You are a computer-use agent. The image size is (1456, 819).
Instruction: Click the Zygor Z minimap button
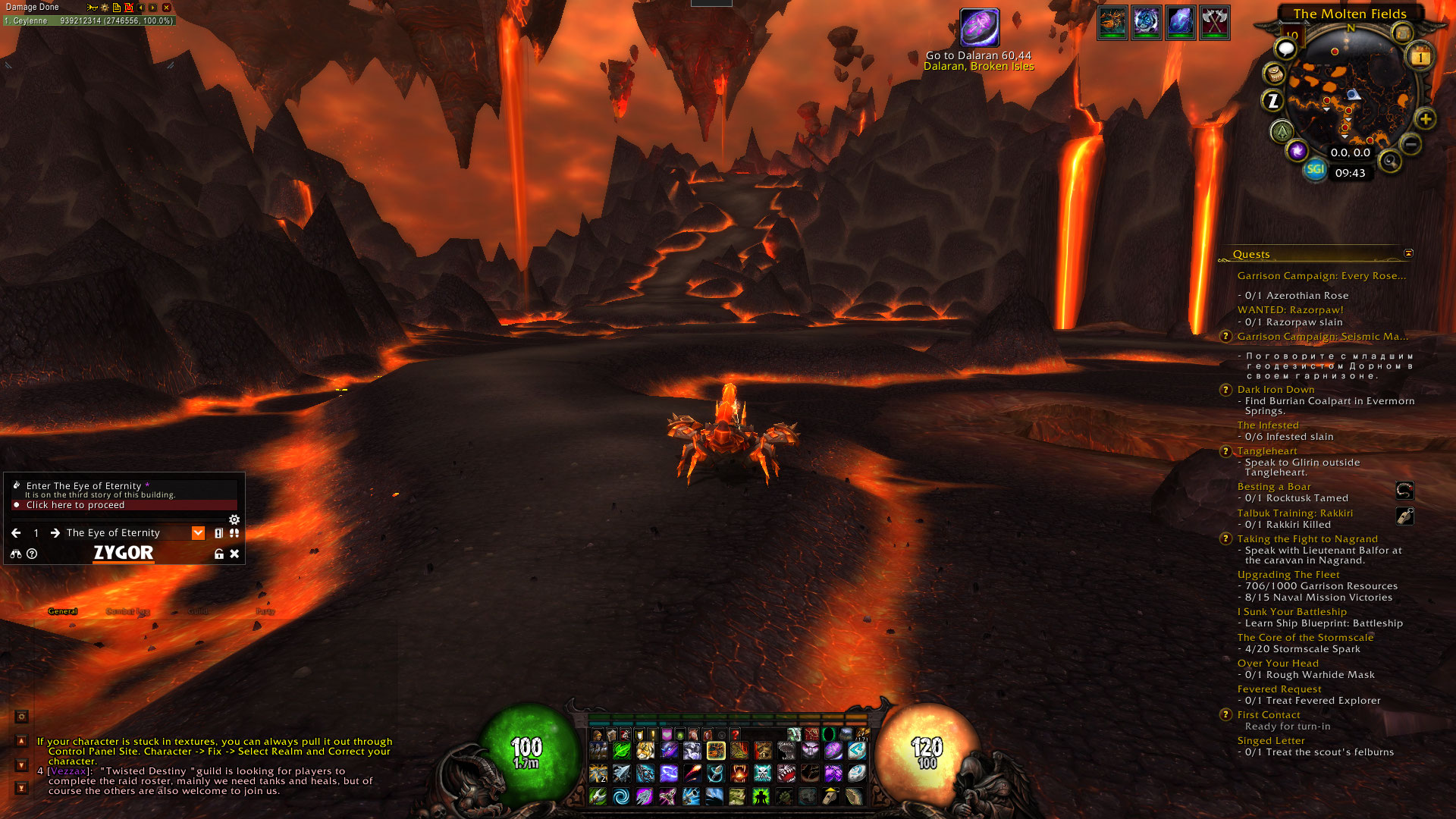point(1272,100)
